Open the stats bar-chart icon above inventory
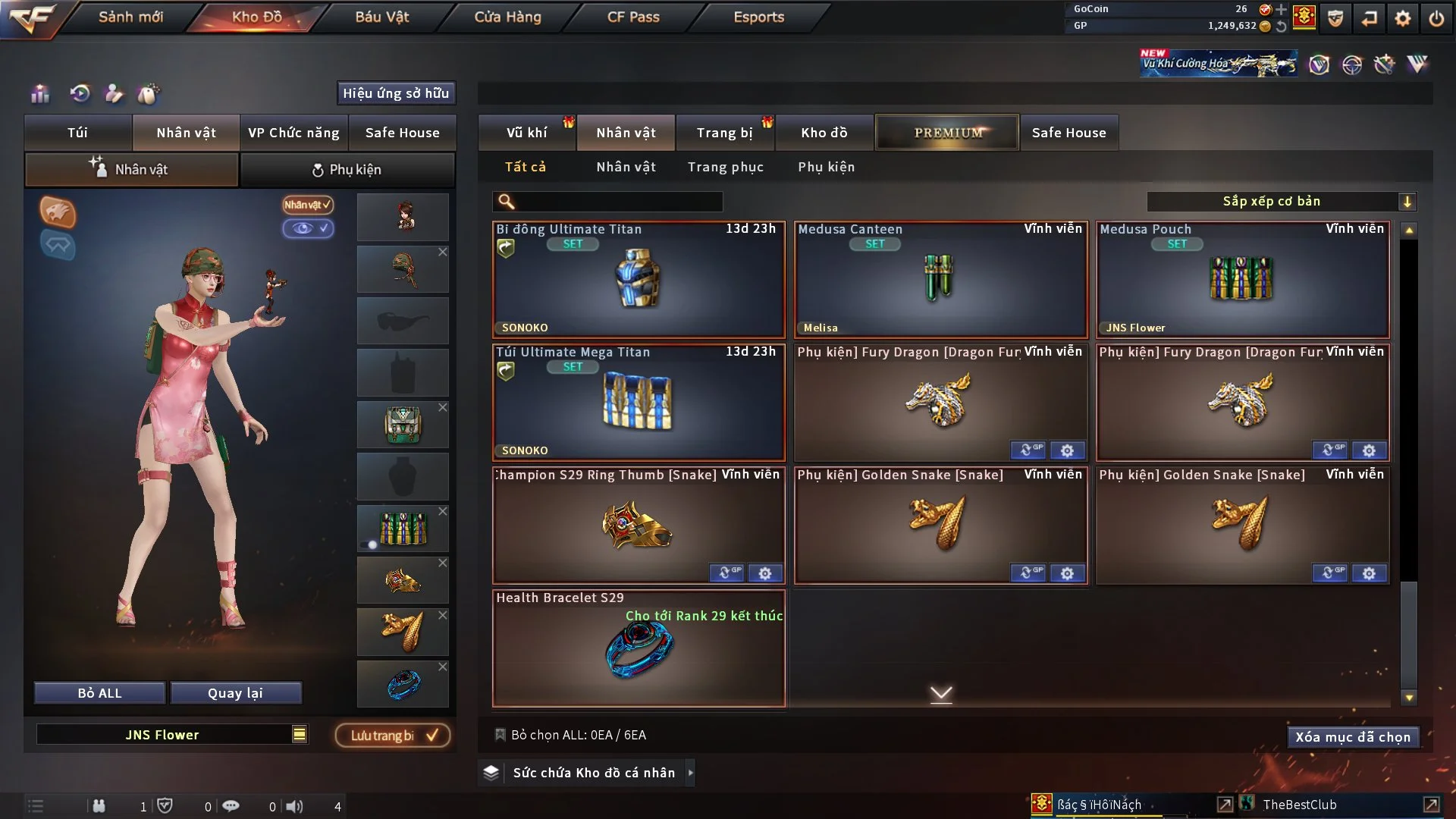Image resolution: width=1456 pixels, height=819 pixels. 39,94
